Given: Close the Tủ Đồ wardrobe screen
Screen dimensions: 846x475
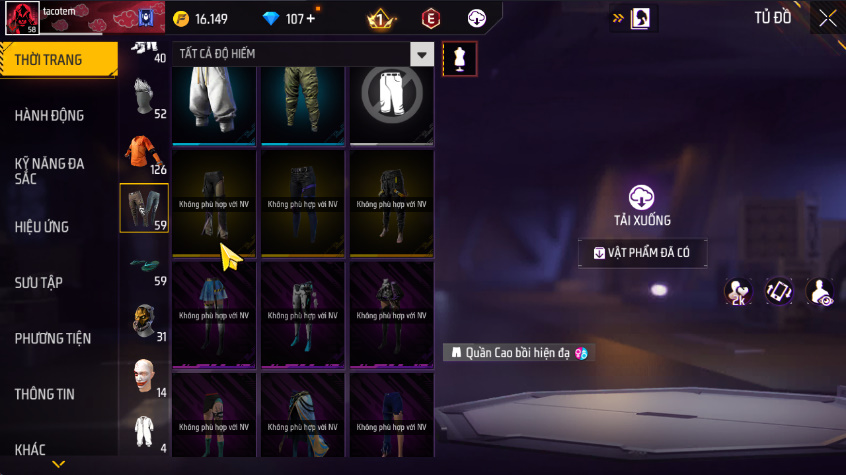Looking at the screenshot, I should pyautogui.click(x=828, y=18).
